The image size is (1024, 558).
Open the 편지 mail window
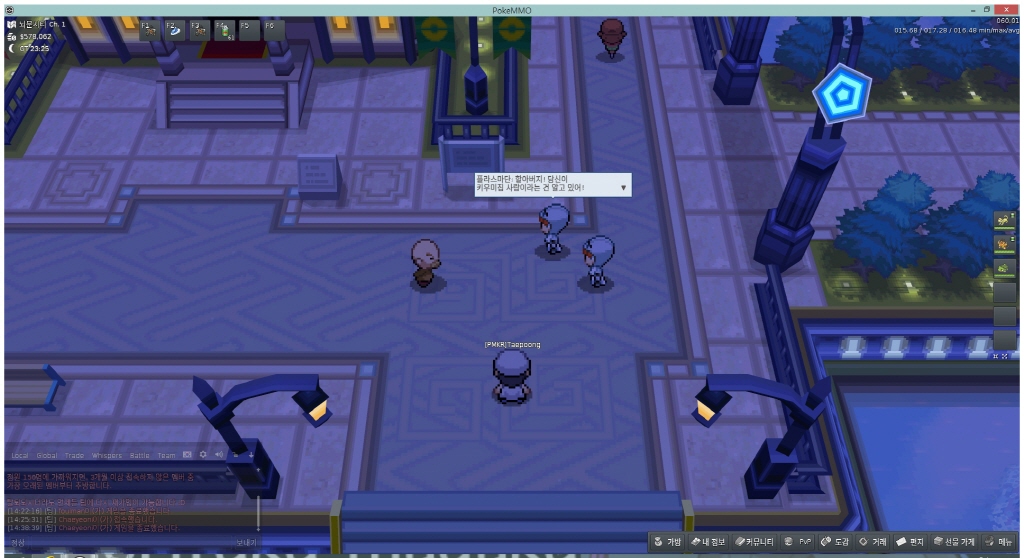pyautogui.click(x=910, y=542)
